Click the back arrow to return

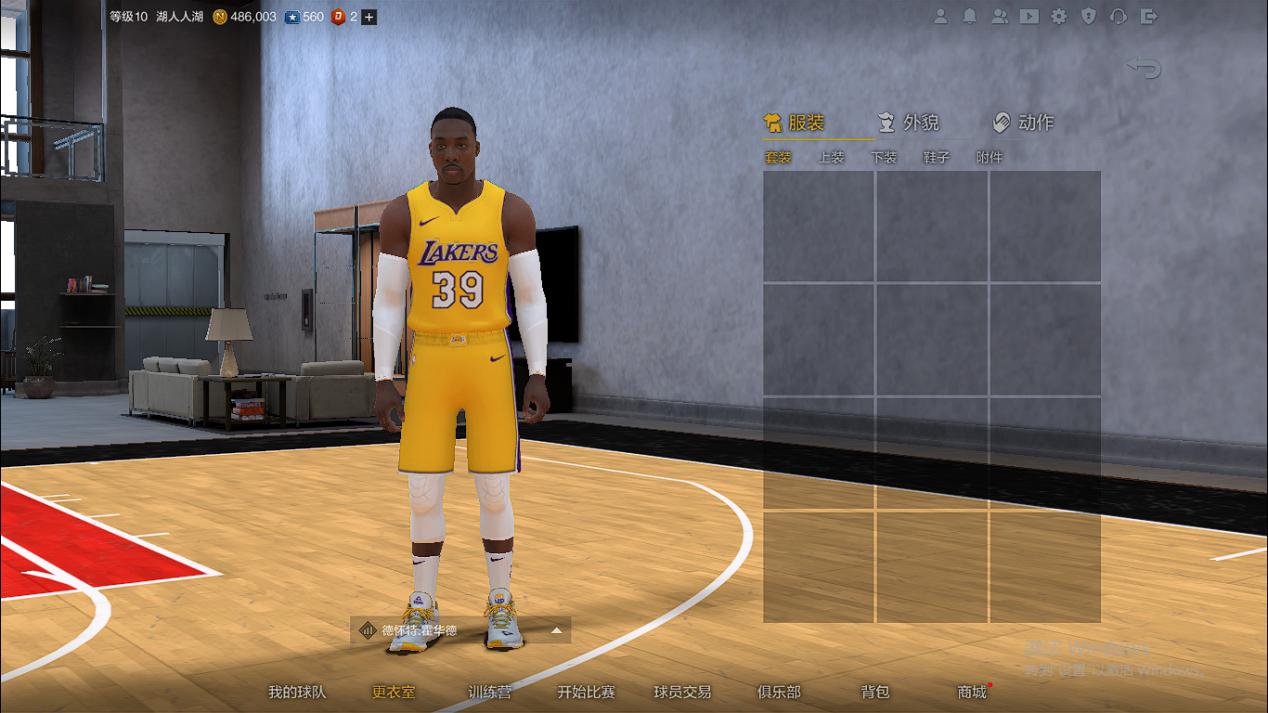[1144, 68]
